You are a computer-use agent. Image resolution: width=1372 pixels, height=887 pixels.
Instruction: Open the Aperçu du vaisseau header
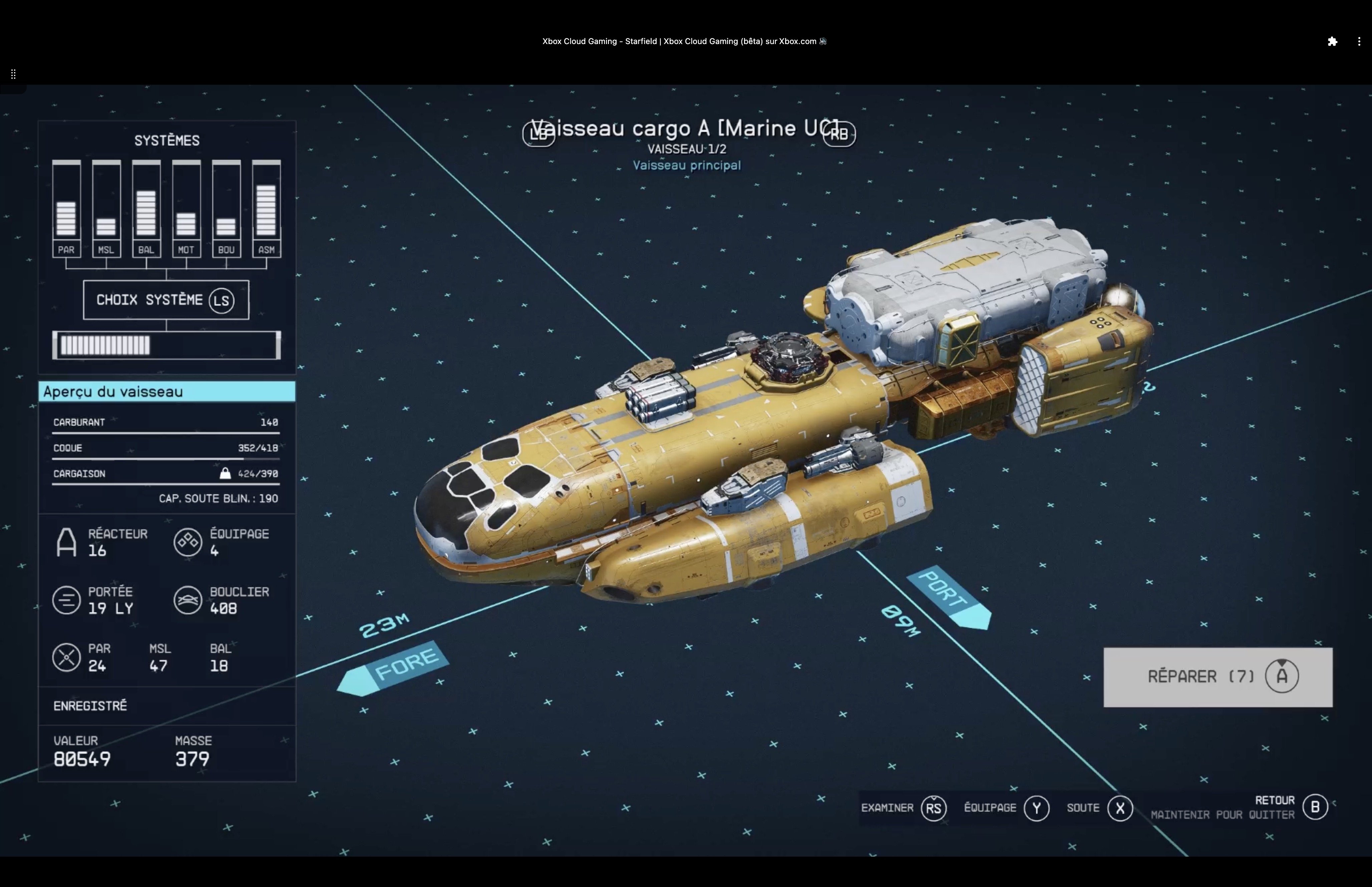[167, 392]
